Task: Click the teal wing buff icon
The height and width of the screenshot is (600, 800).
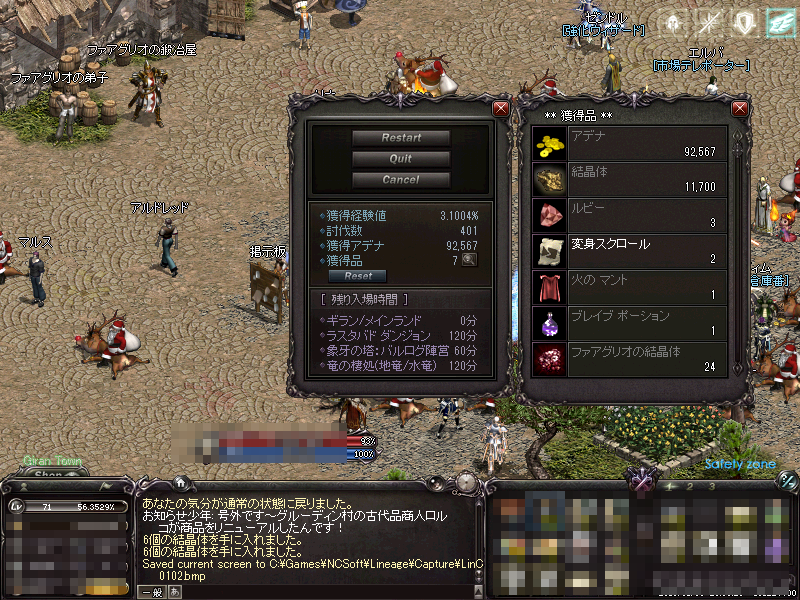Action: click(x=779, y=23)
